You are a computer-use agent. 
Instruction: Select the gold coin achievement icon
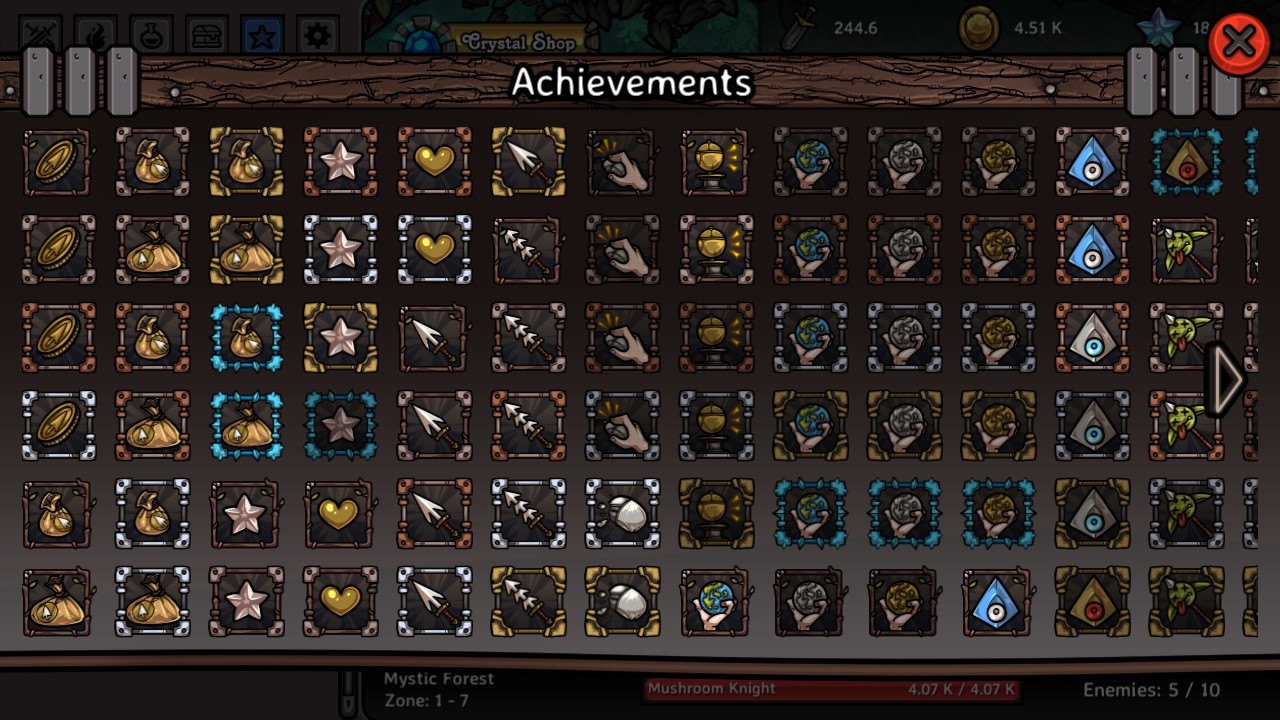point(57,162)
